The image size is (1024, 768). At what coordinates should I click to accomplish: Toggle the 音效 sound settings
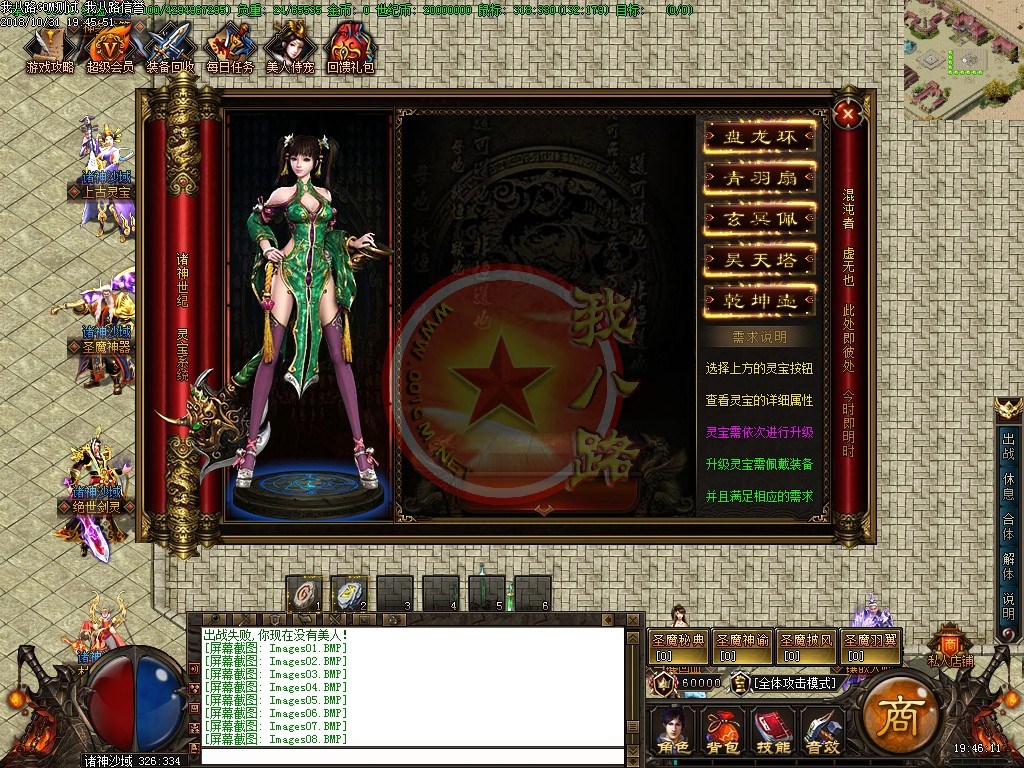[822, 731]
